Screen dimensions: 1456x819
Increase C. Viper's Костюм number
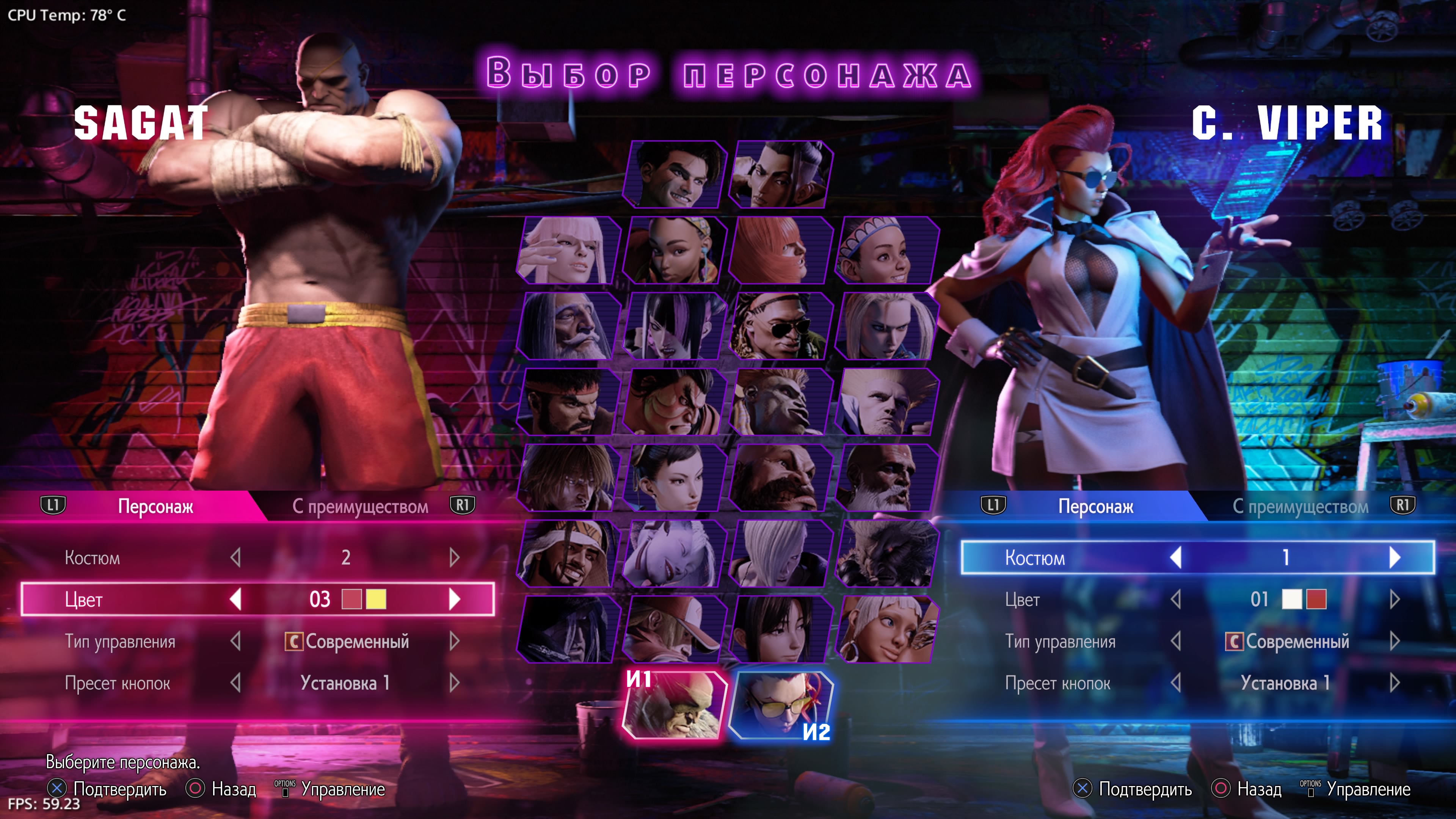1394,557
